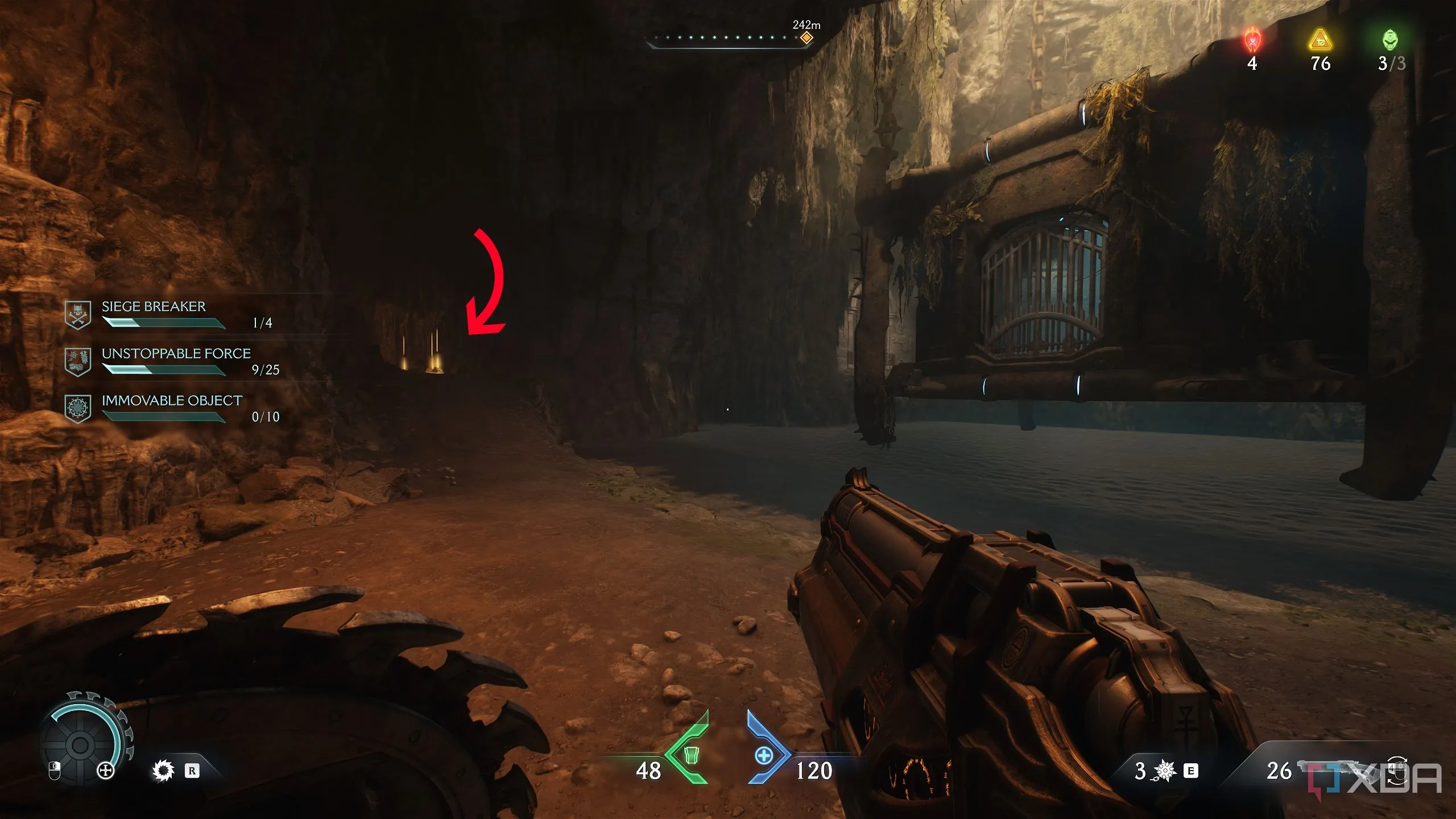Click the green helmet life sigil icon

pos(1390,40)
